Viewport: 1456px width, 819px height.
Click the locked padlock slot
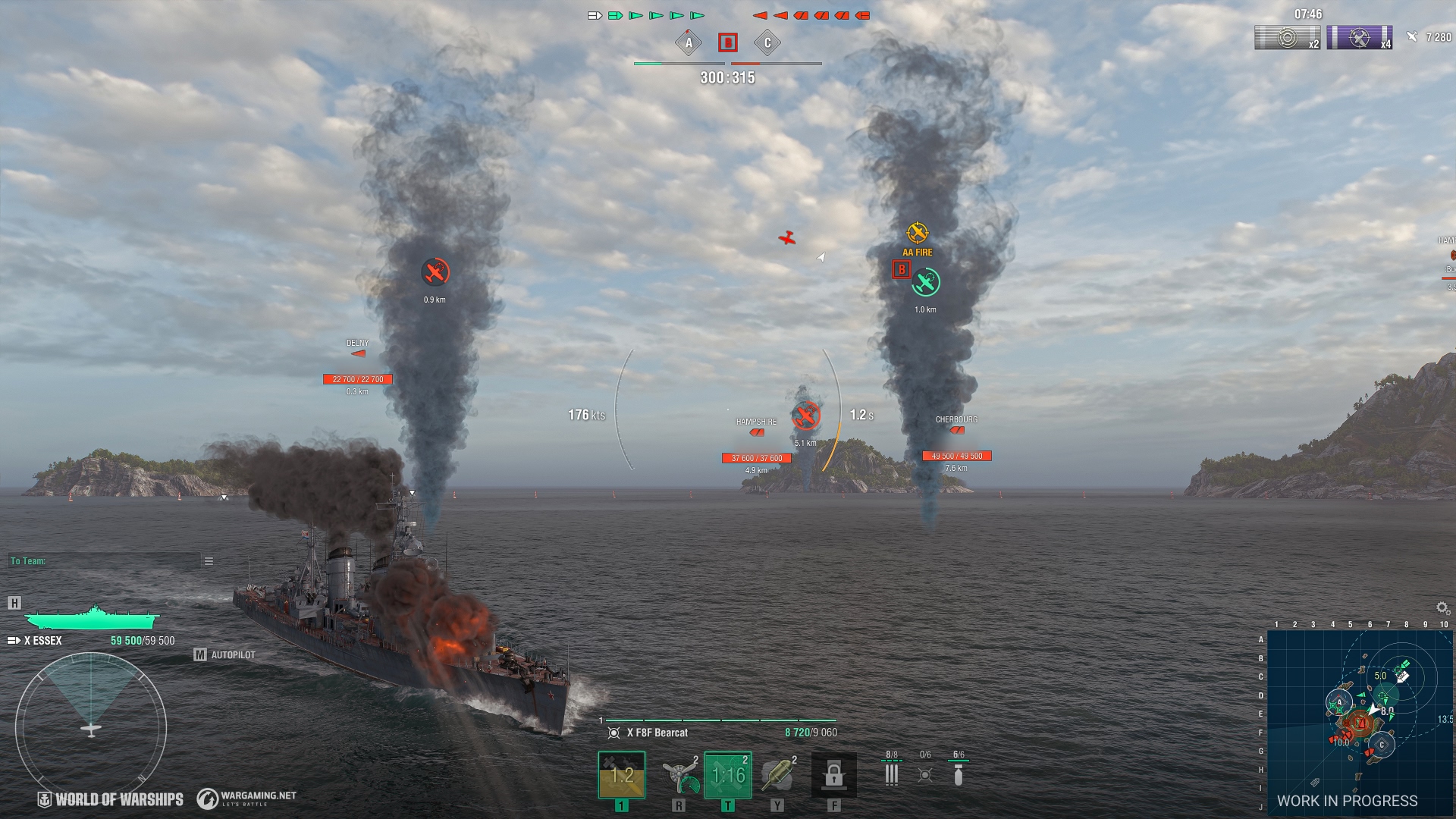point(833,775)
